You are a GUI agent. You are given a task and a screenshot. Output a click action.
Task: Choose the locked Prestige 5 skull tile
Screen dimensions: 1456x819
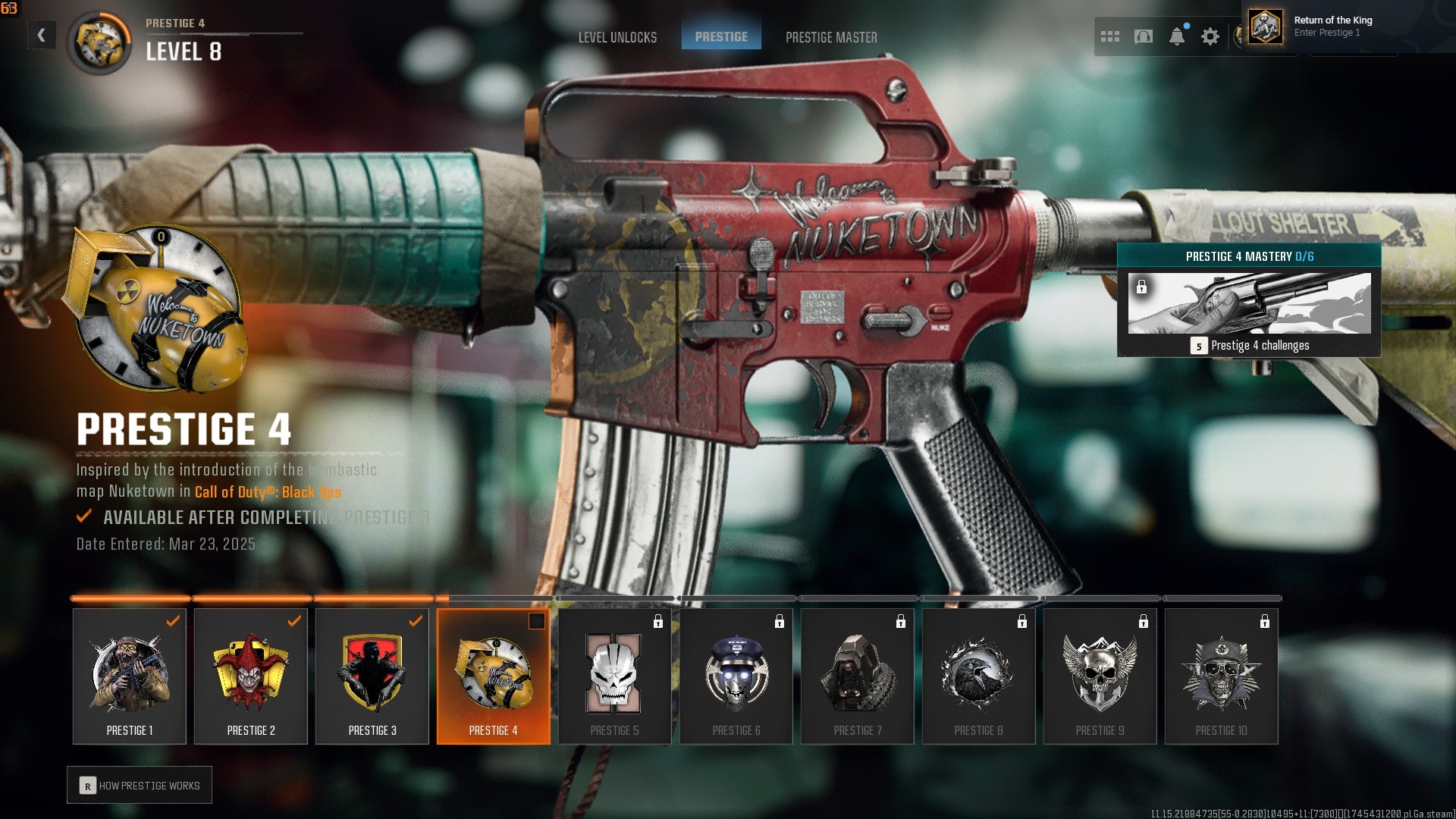tap(615, 676)
